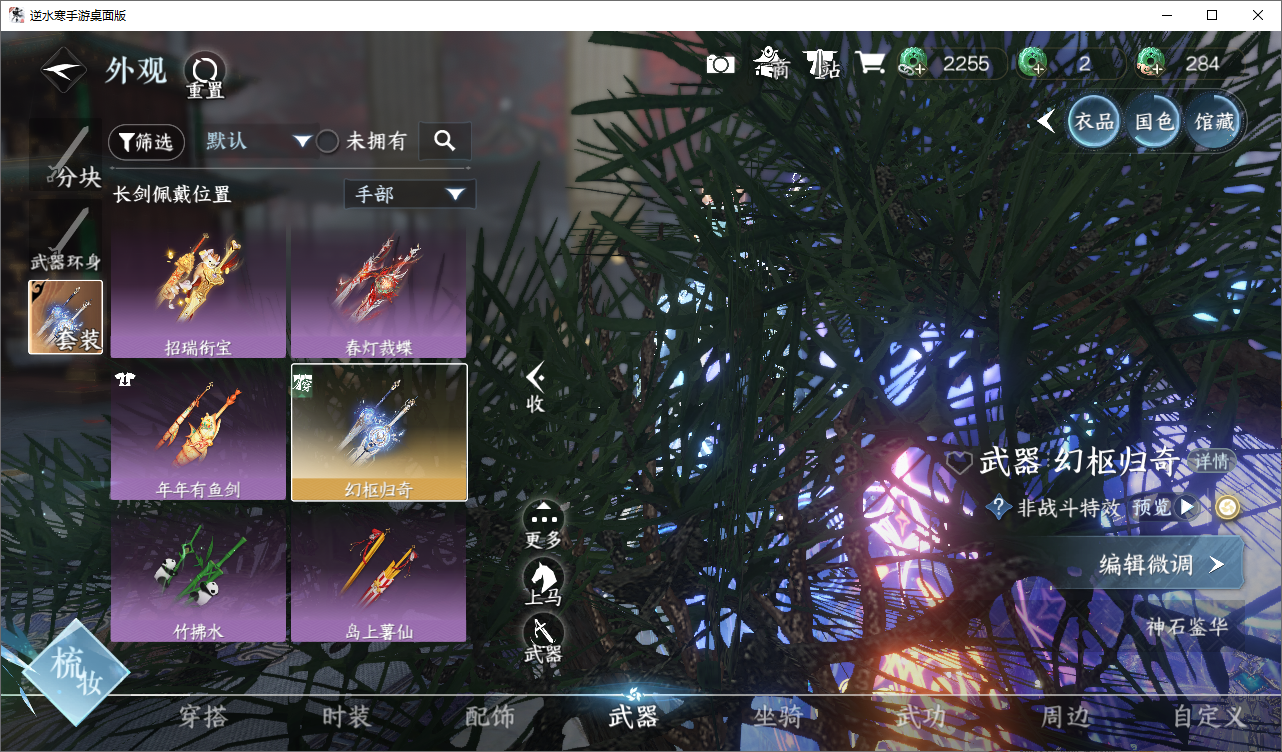Reset appearance with 重置 button
1282x752 pixels.
coord(205,75)
